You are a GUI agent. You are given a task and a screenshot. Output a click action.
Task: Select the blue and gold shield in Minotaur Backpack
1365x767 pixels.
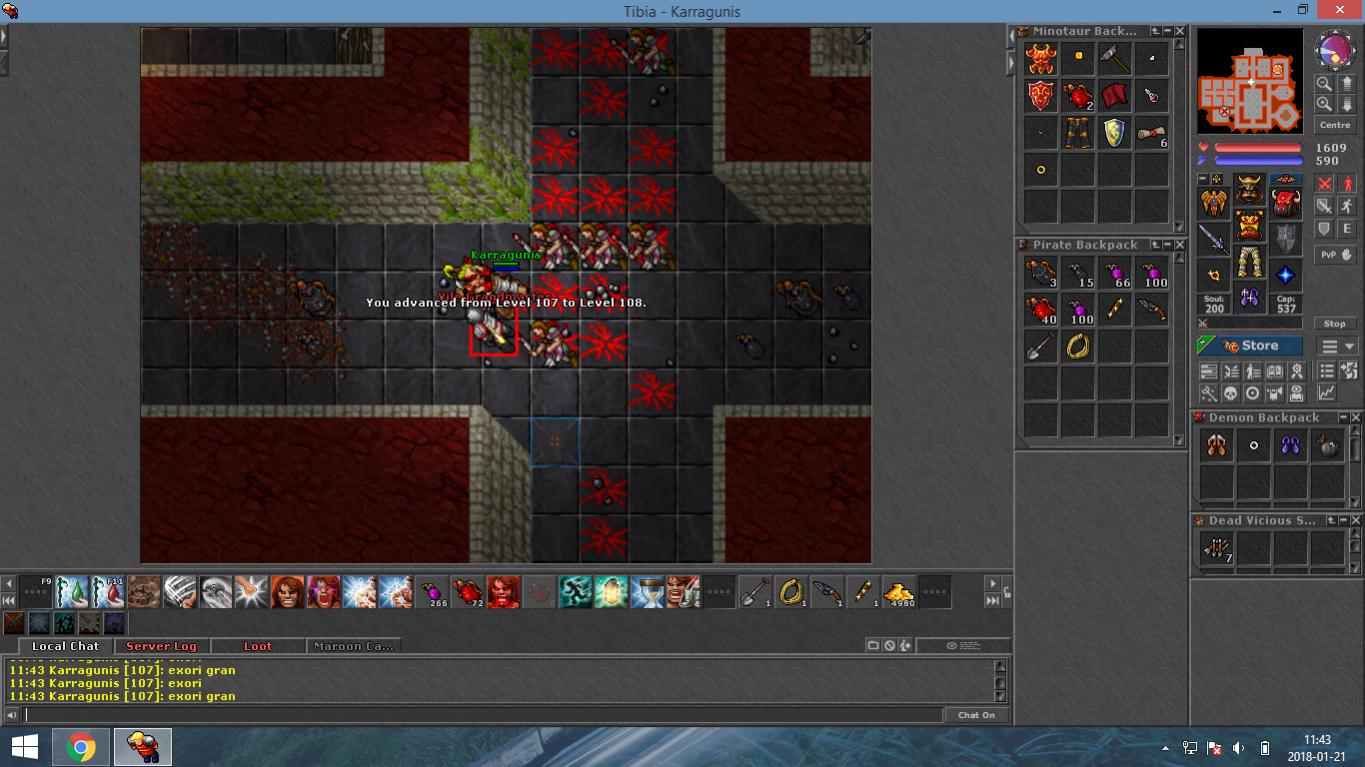(x=1114, y=133)
